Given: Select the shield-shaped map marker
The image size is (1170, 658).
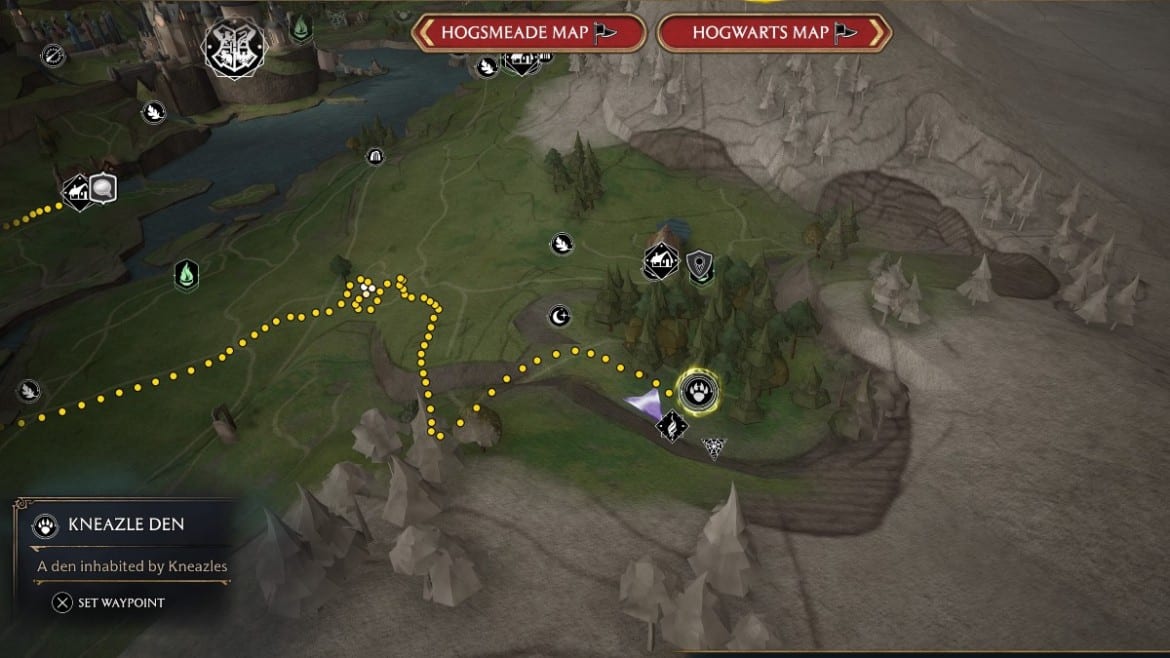Looking at the screenshot, I should pos(700,264).
